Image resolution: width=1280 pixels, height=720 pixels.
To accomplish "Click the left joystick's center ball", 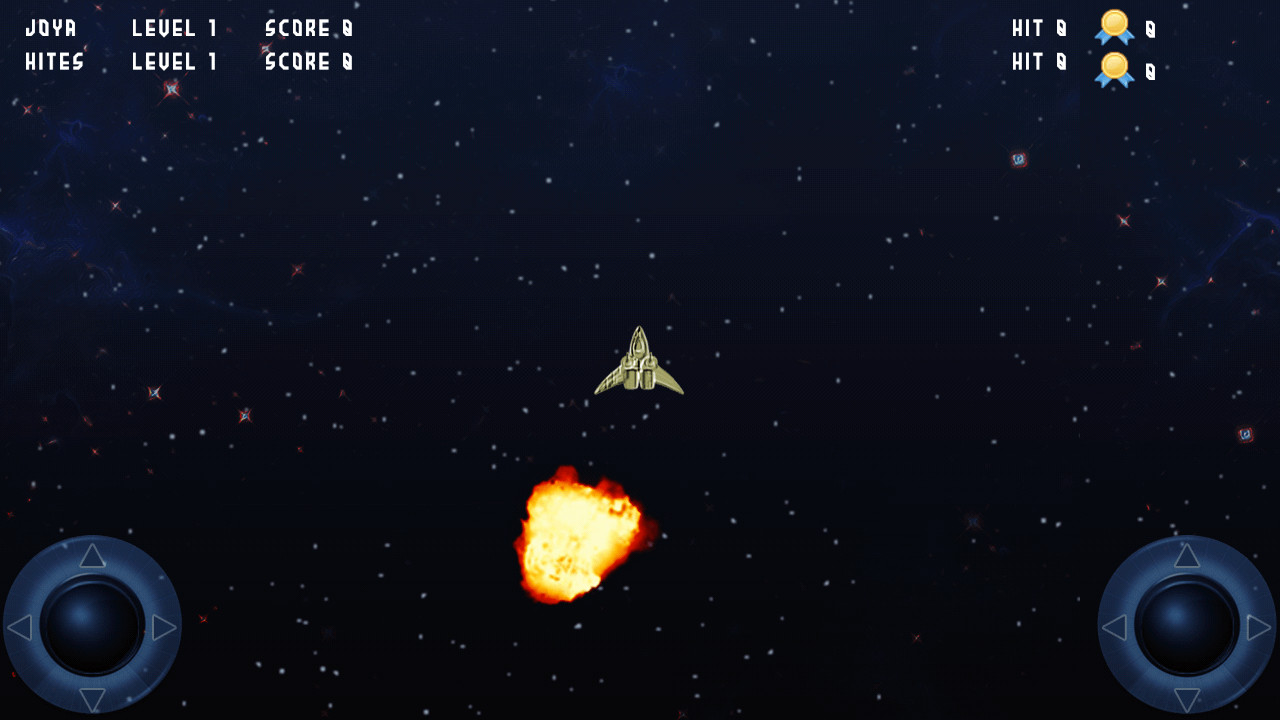I will click(92, 627).
